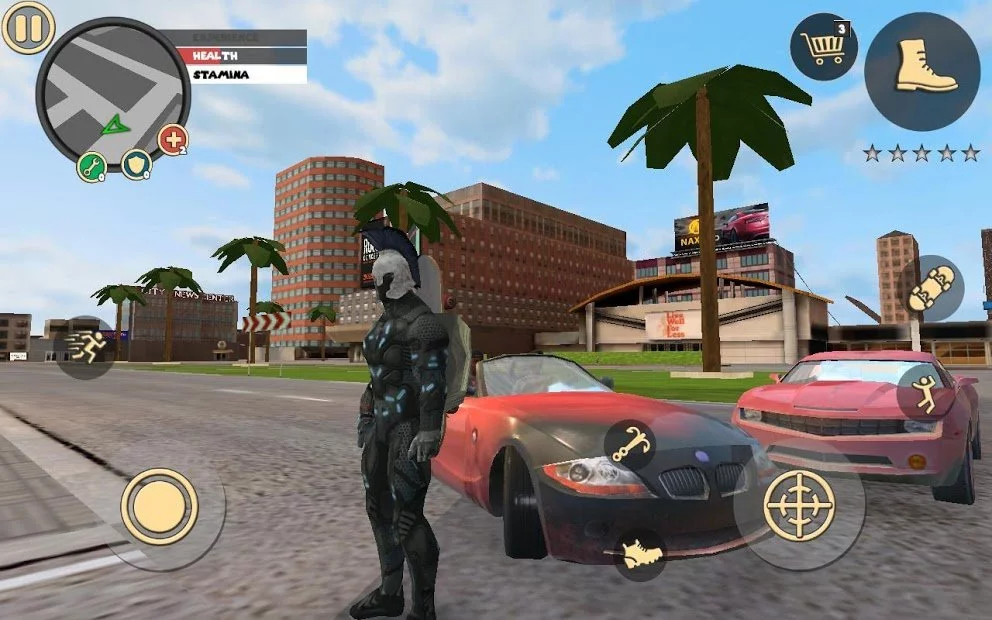This screenshot has height=620, width=992.
Task: Open the circular minimap
Action: [x=112, y=93]
